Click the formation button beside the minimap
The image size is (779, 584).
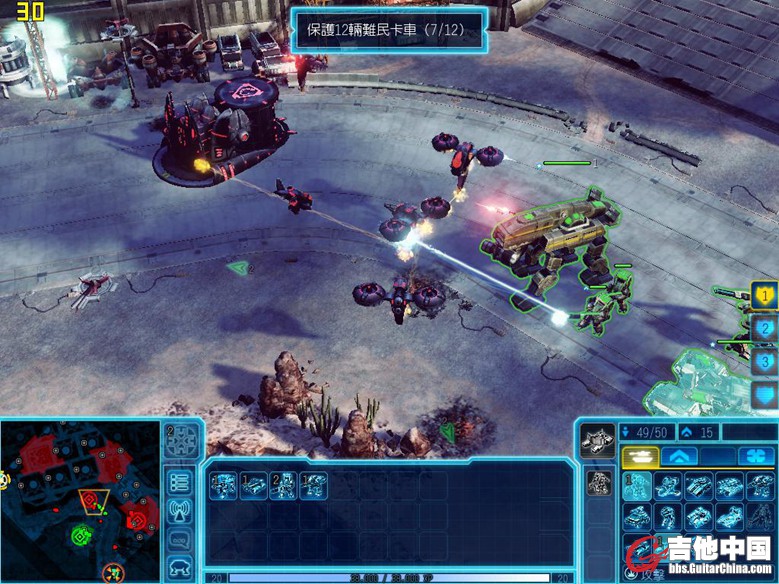click(x=180, y=440)
